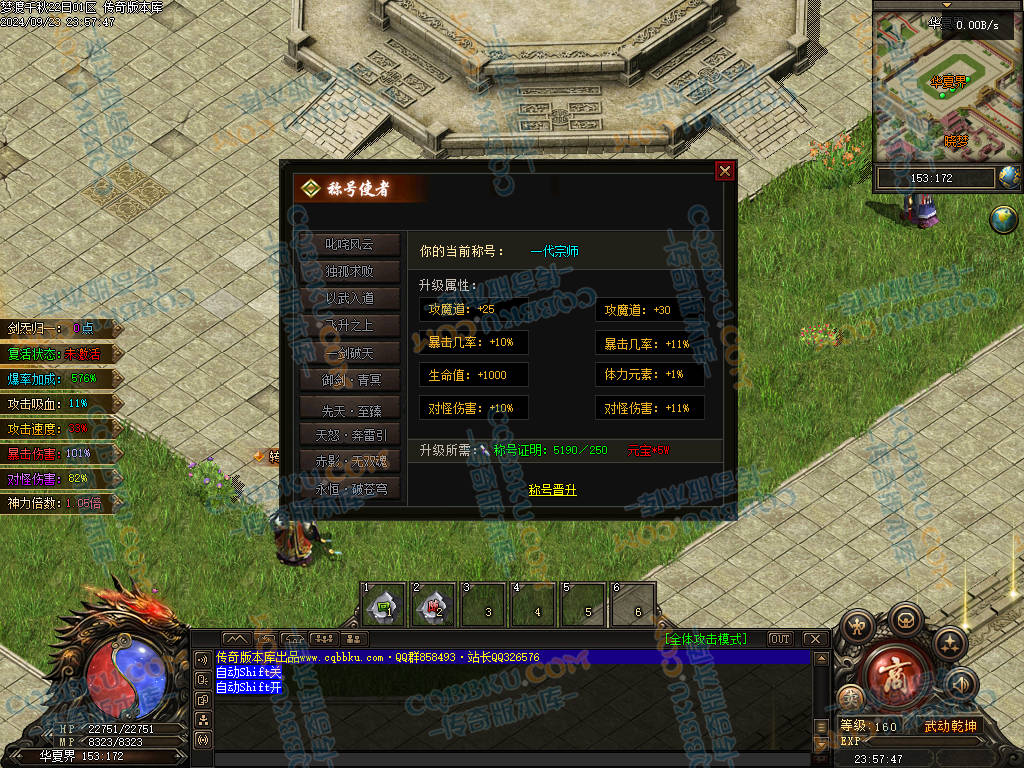Select the 先天·至臻 title entry
Screen dimensions: 1024x768
pyautogui.click(x=349, y=408)
